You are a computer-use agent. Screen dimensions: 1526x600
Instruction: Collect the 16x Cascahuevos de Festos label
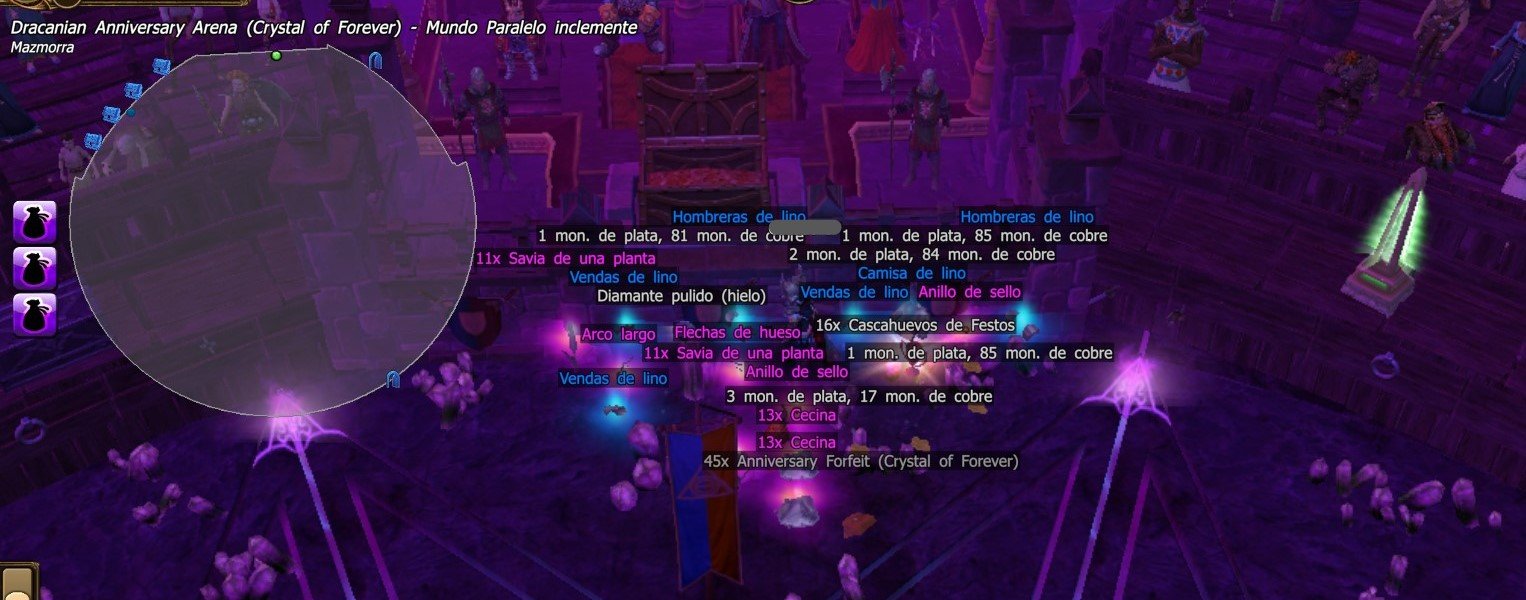tap(915, 325)
